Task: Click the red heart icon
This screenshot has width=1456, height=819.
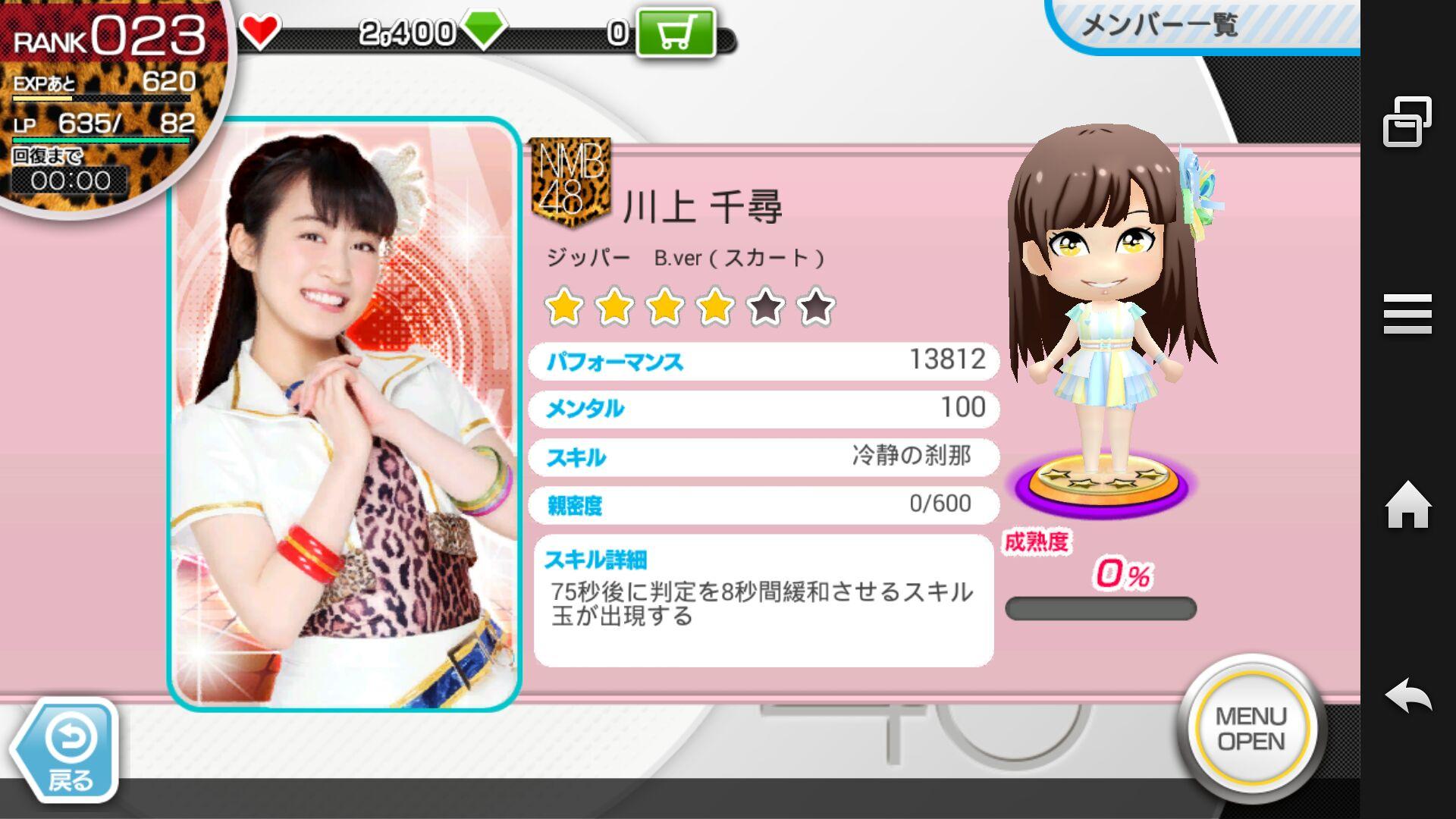Action: pyautogui.click(x=259, y=31)
